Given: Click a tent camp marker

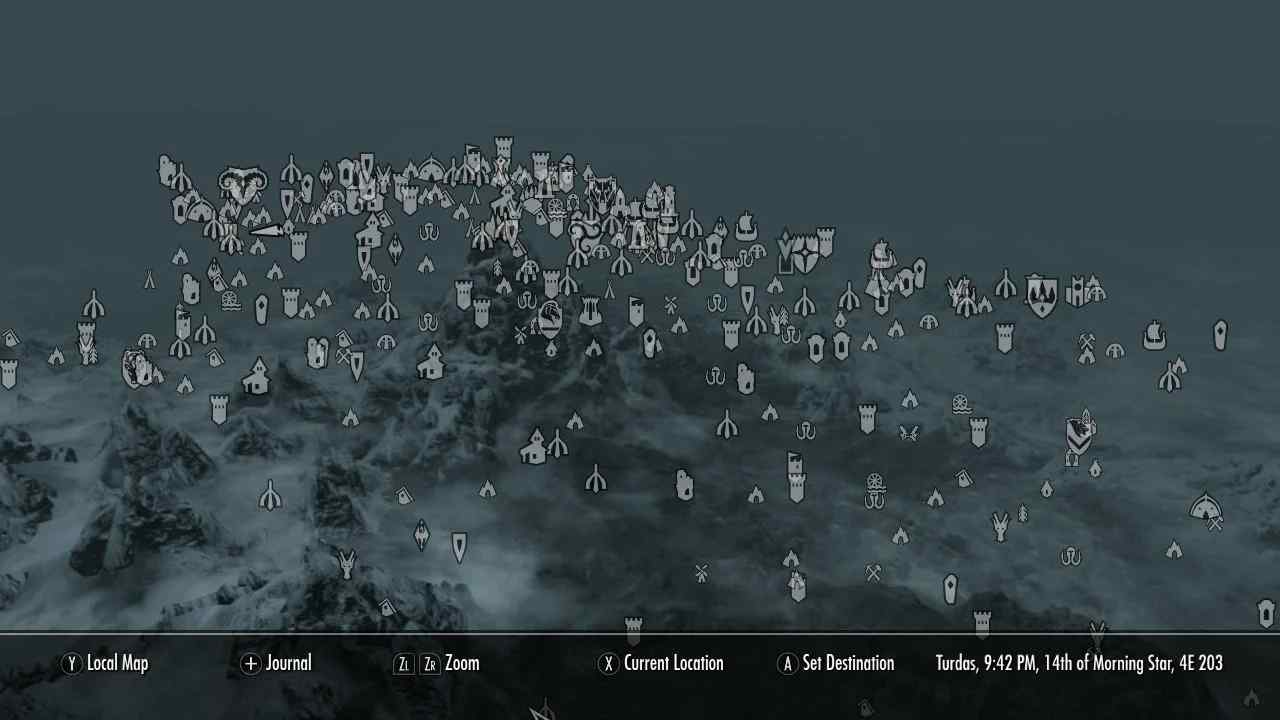Looking at the screenshot, I should pos(487,488).
